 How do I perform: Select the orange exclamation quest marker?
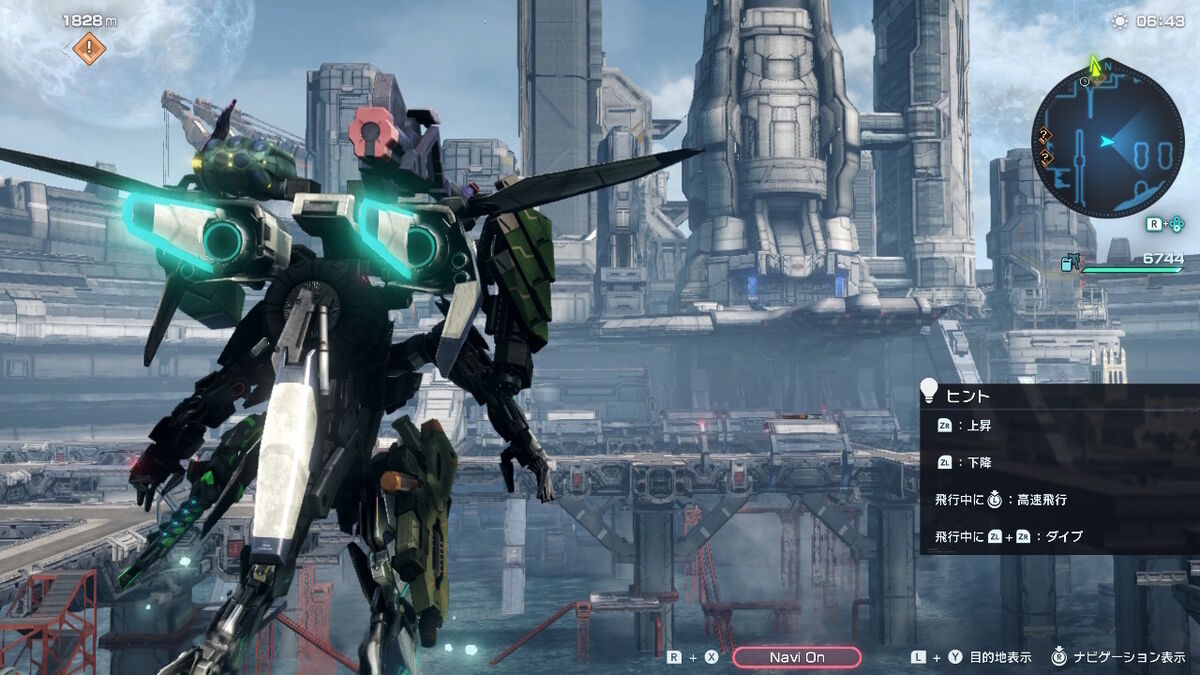90,47
